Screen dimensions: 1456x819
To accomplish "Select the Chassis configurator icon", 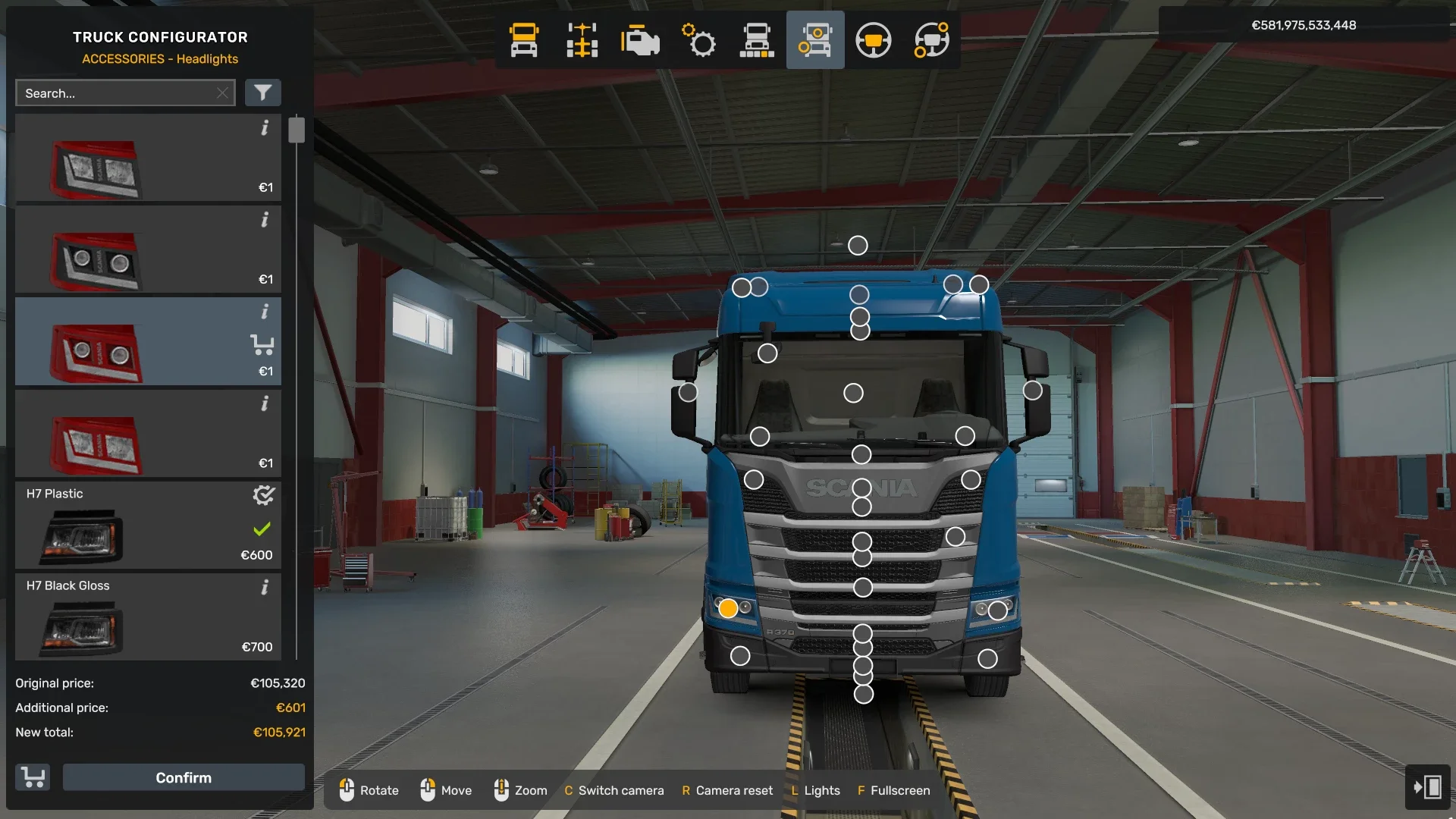I will (x=581, y=40).
